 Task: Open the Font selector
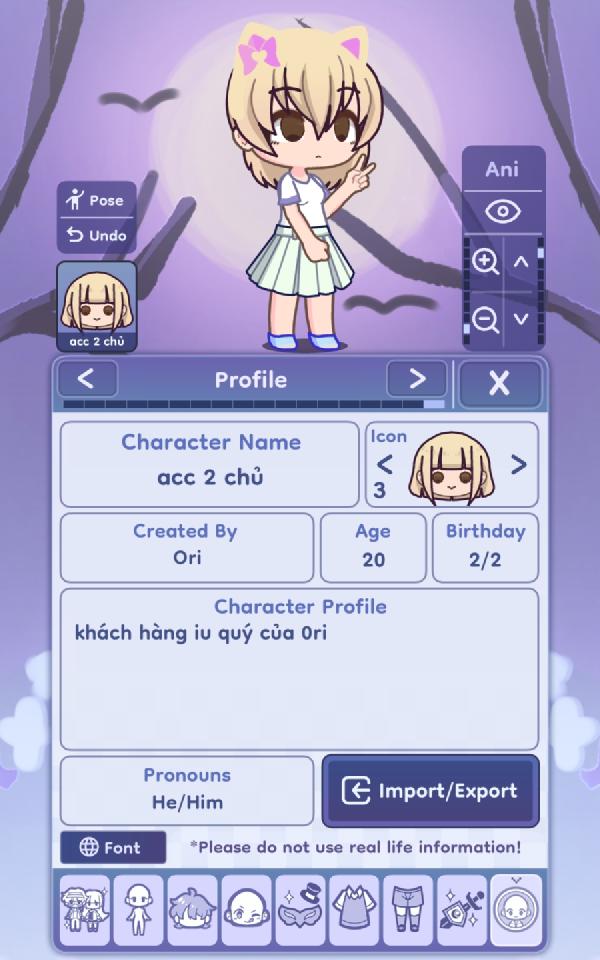coord(112,848)
